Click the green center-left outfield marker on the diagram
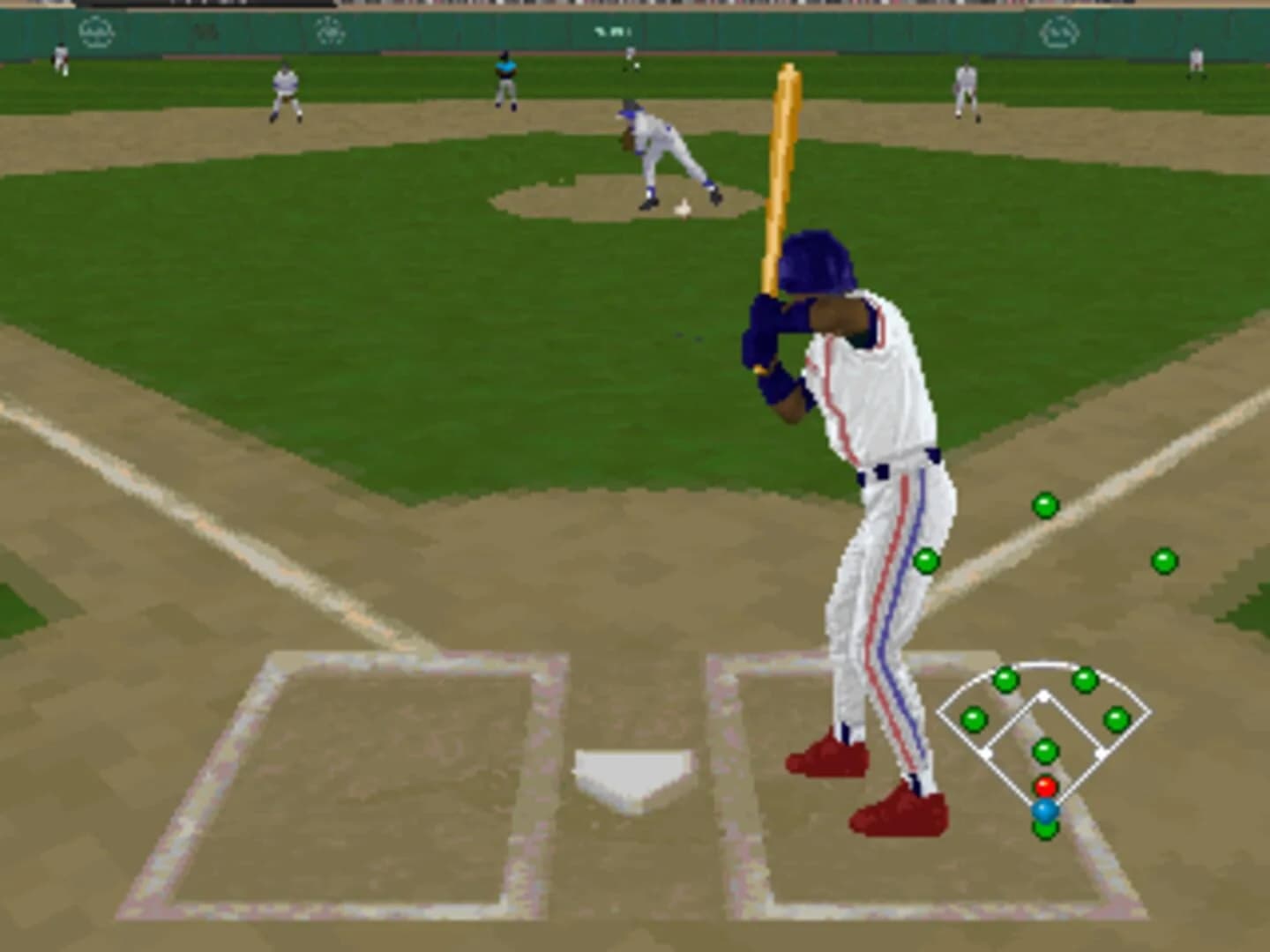The image size is (1270, 952). click(x=1005, y=681)
